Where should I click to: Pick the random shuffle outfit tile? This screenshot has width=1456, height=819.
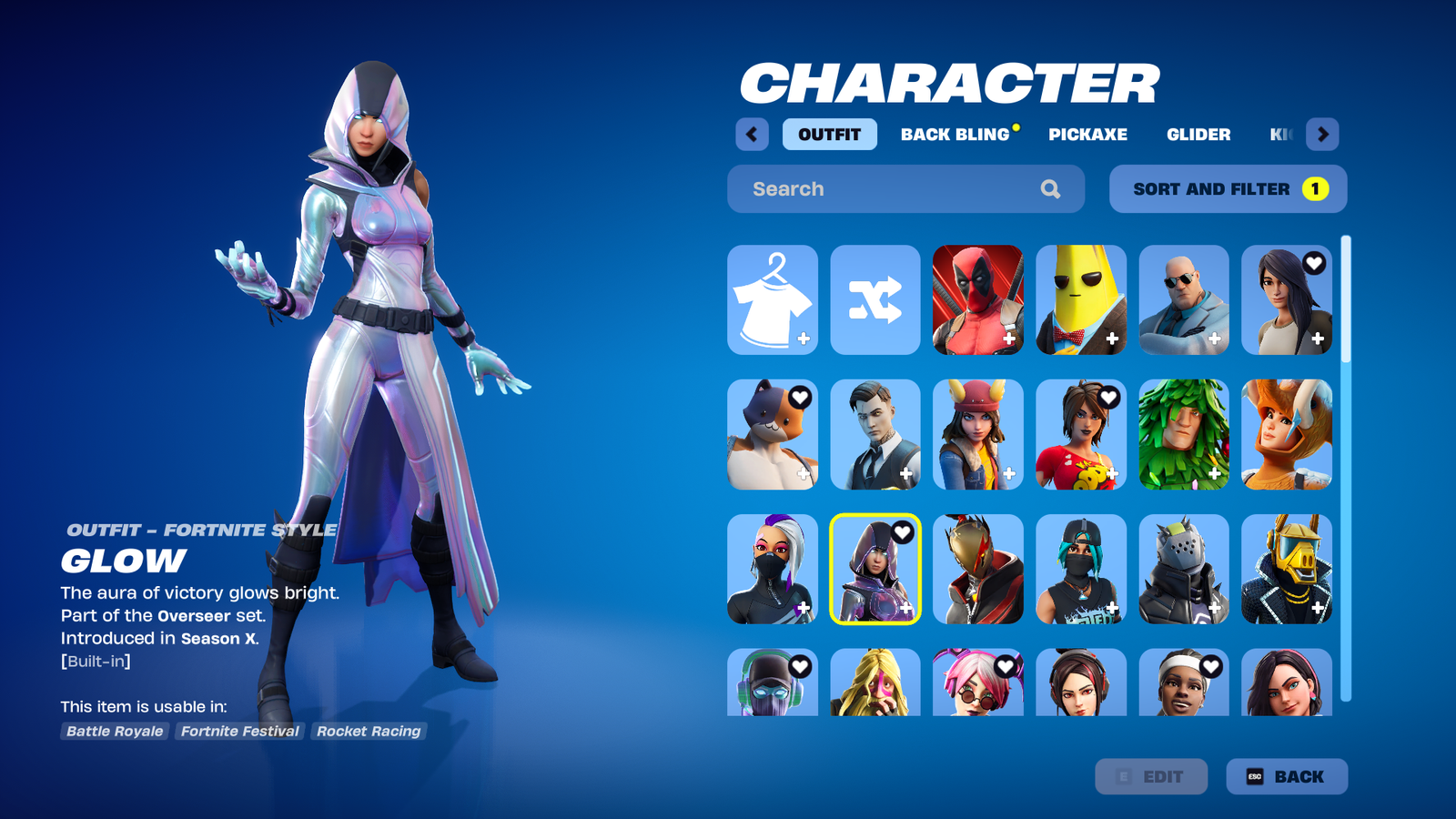pyautogui.click(x=875, y=299)
